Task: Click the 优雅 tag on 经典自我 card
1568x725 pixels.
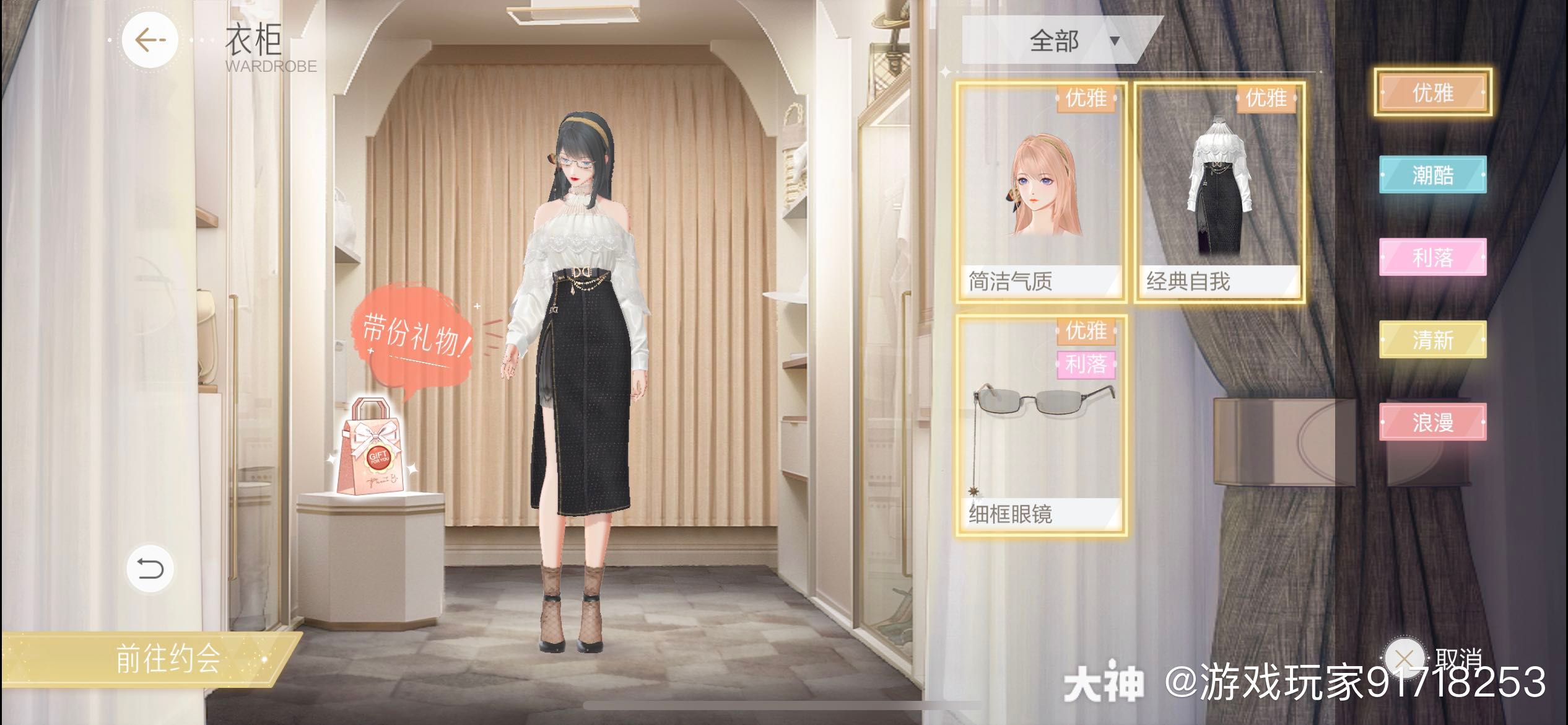Action: point(1268,98)
